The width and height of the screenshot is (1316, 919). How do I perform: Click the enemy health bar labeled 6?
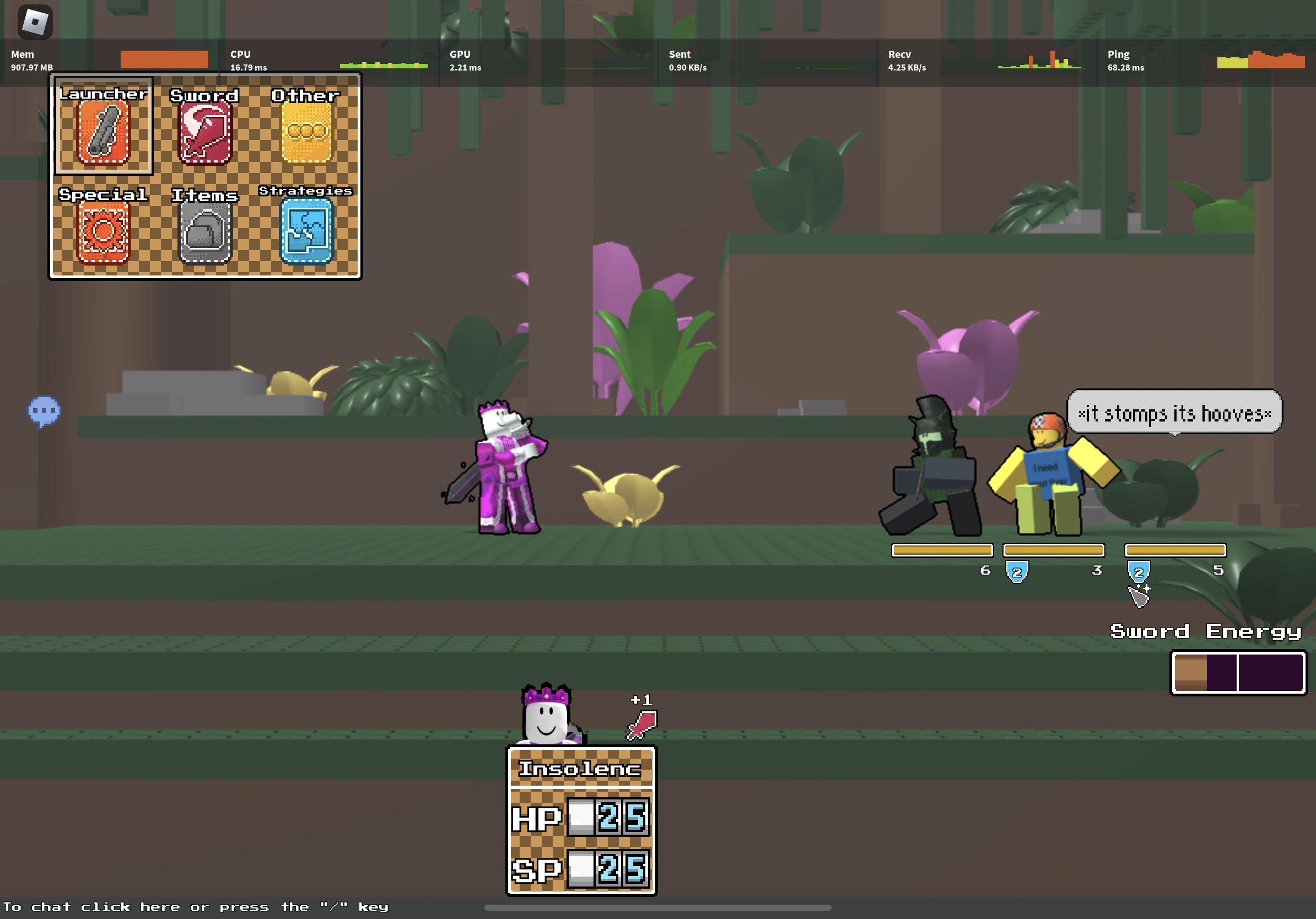click(942, 550)
